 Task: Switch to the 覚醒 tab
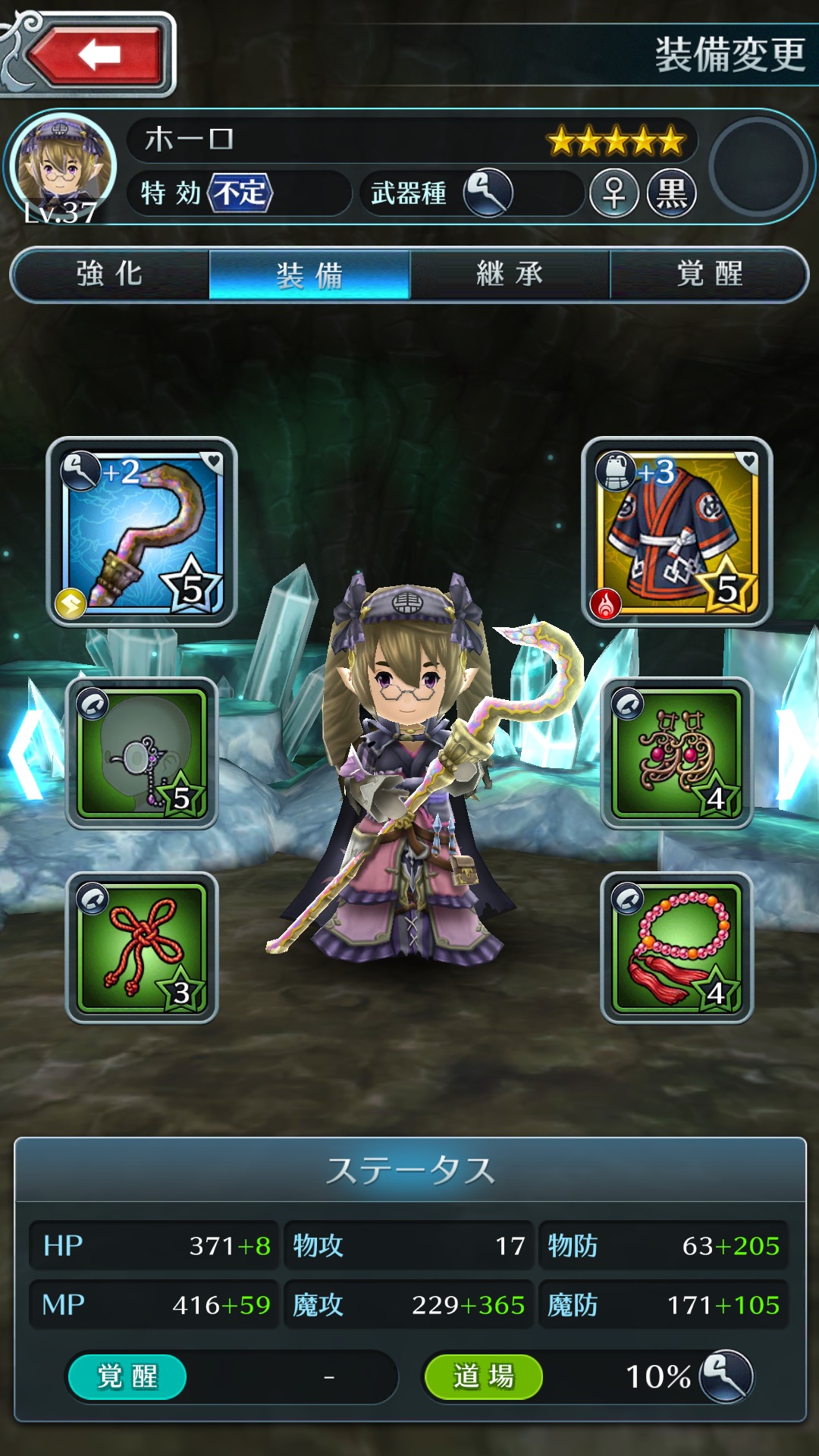point(709,275)
